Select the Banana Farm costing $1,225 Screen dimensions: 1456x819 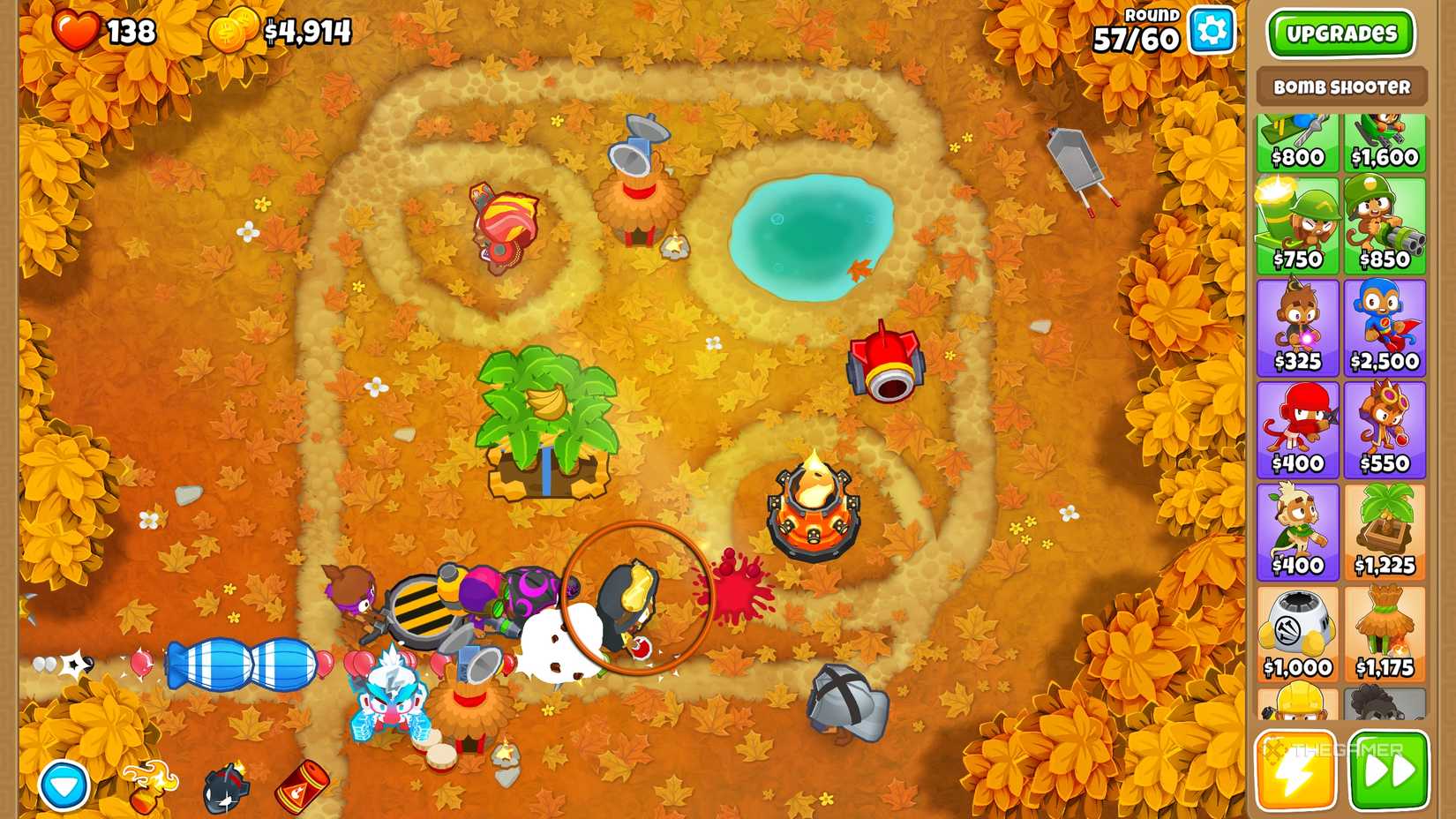point(1387,530)
